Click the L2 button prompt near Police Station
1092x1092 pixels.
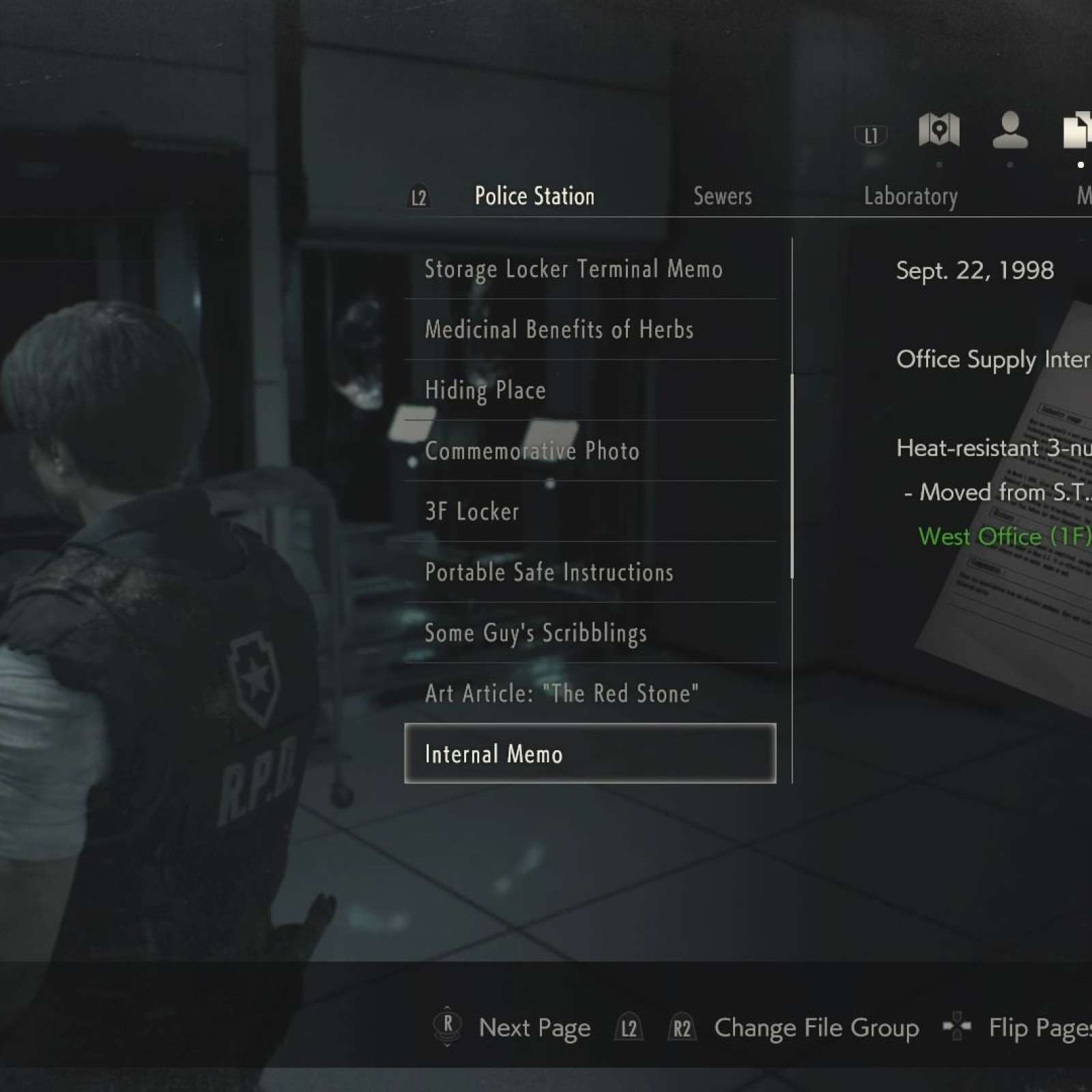click(x=418, y=198)
